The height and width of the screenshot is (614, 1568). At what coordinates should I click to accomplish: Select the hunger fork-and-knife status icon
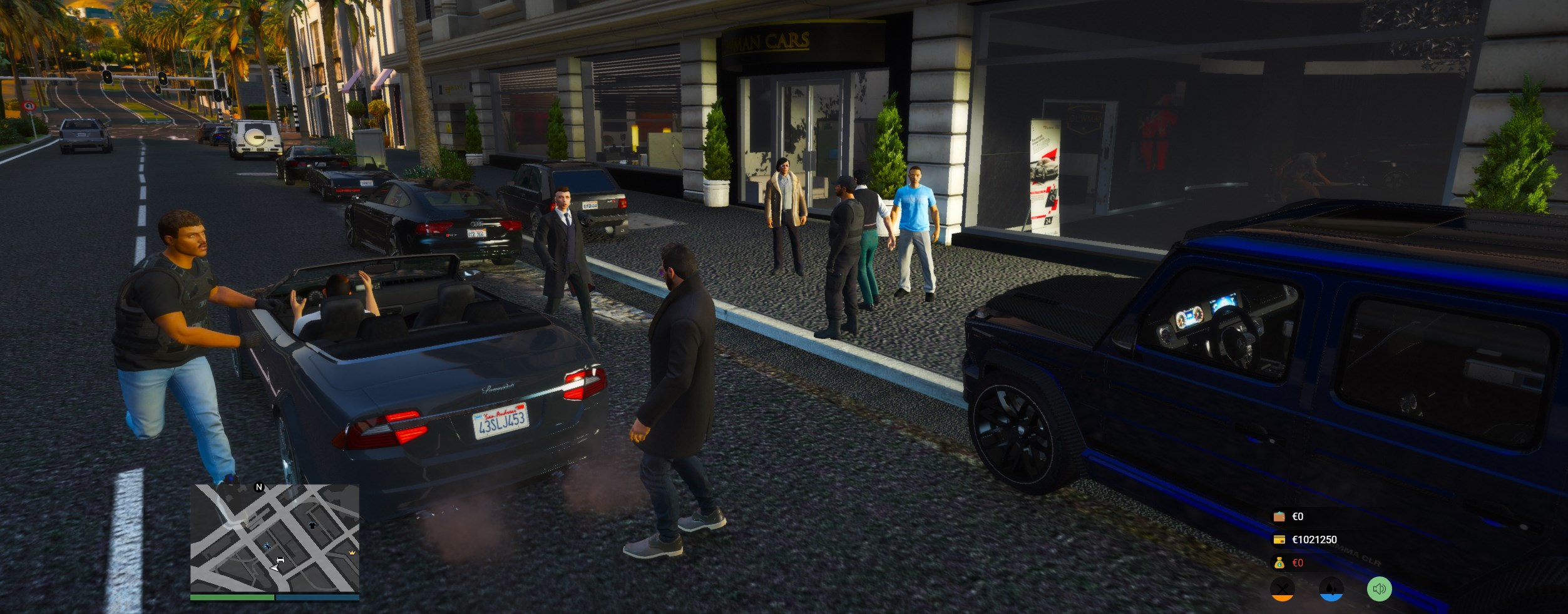pos(1282,589)
